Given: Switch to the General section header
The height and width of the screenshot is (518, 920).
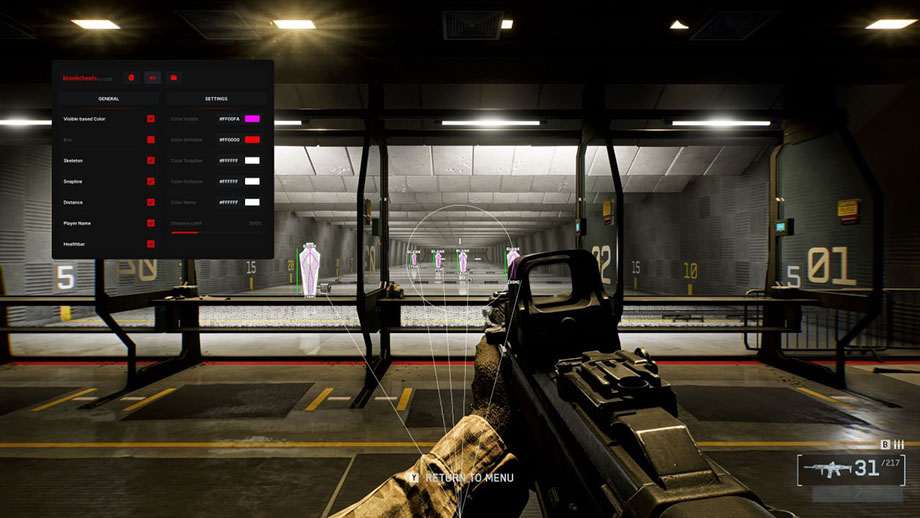Looking at the screenshot, I should [109, 99].
